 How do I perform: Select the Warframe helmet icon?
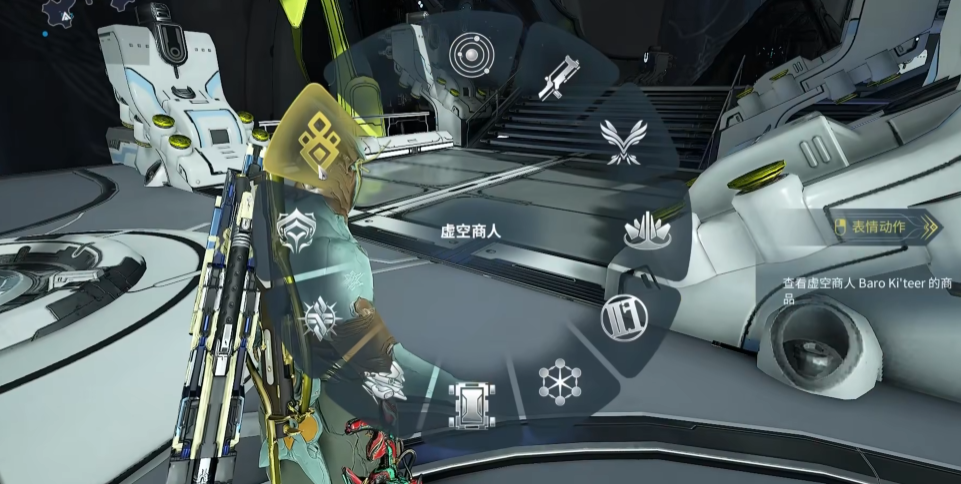[x=296, y=230]
